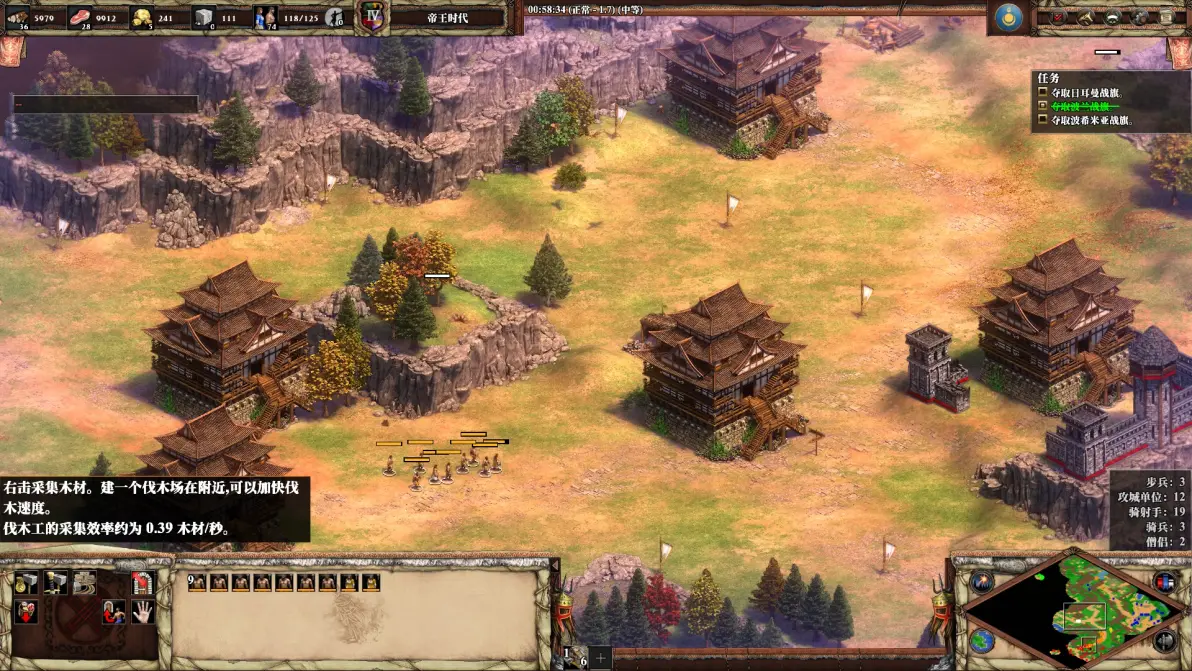Viewport: 1192px width, 671px height.
Task: Toggle the minimap terrain globe mode
Action: click(982, 640)
